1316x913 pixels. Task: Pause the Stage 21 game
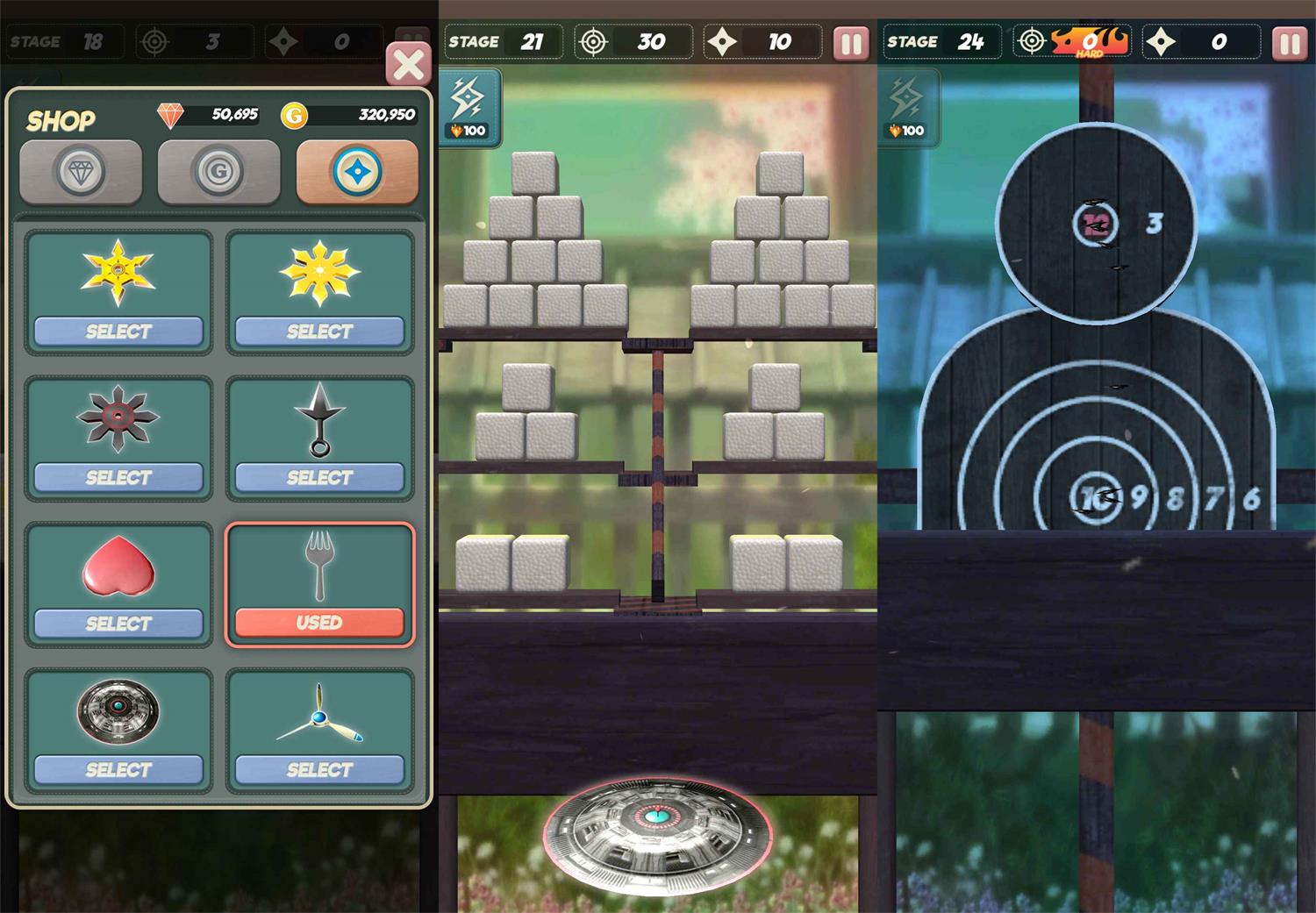tap(850, 43)
